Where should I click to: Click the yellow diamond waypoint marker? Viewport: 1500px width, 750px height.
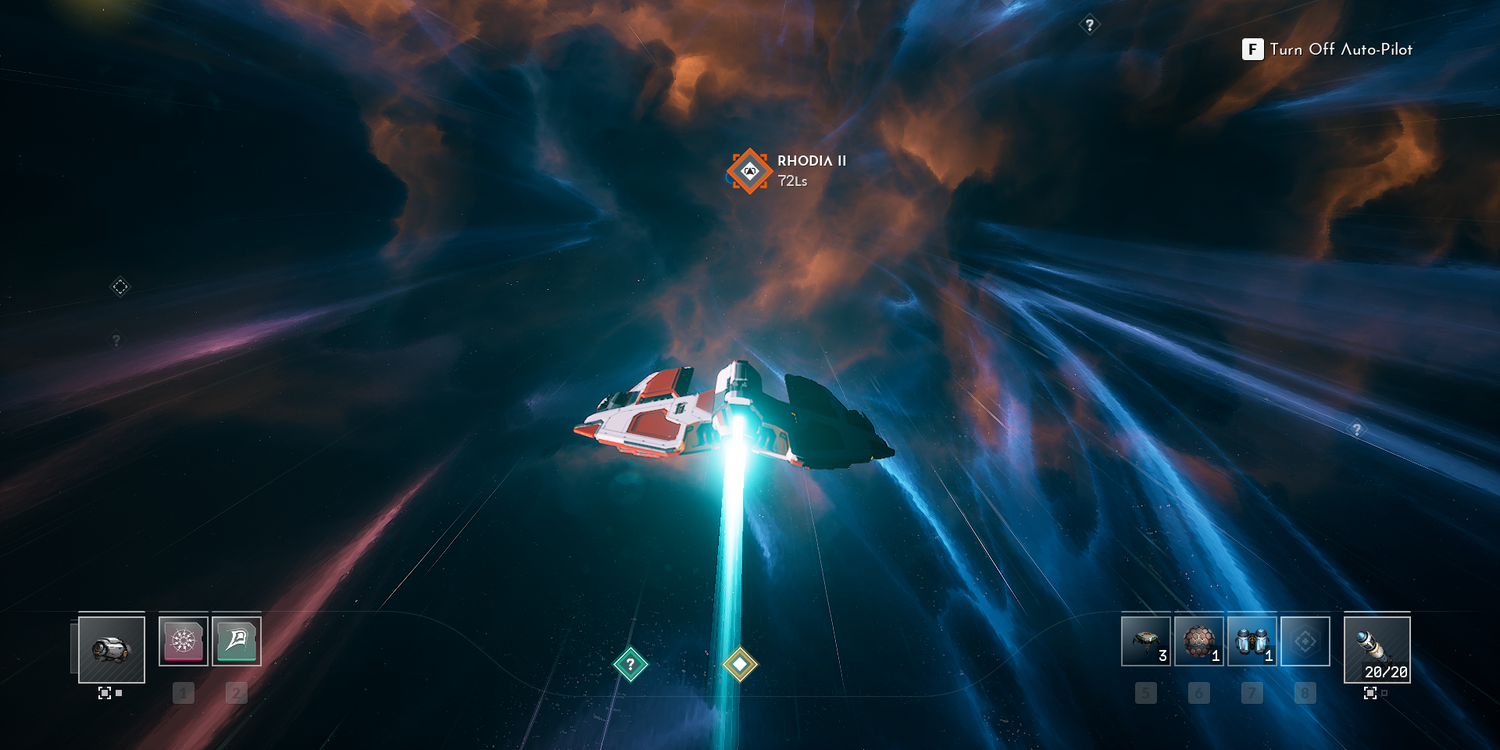click(x=739, y=663)
